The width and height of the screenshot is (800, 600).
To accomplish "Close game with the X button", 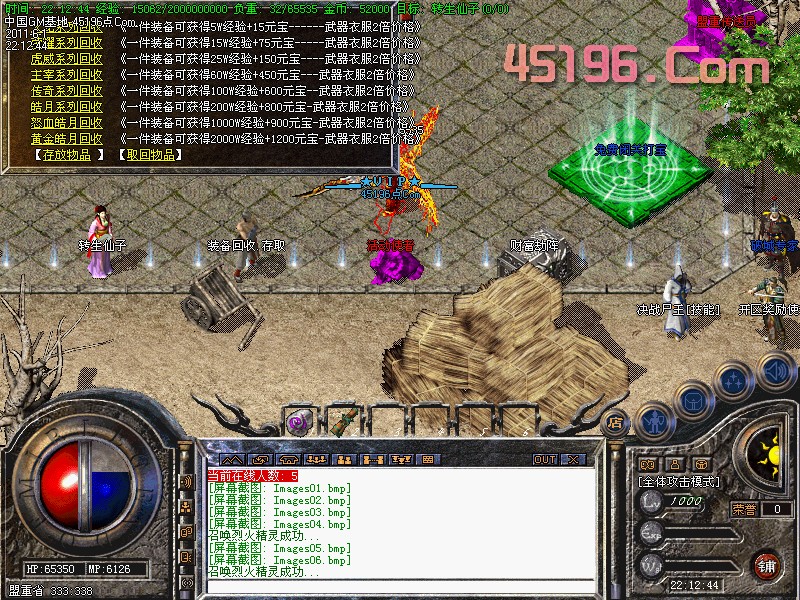I will tap(573, 459).
